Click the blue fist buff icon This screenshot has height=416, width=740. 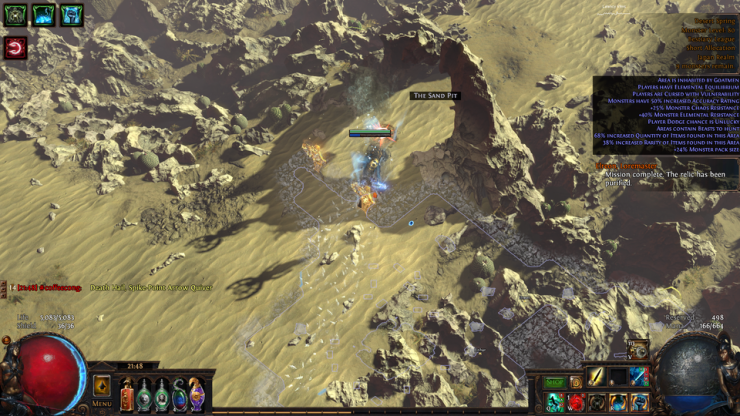coord(71,15)
